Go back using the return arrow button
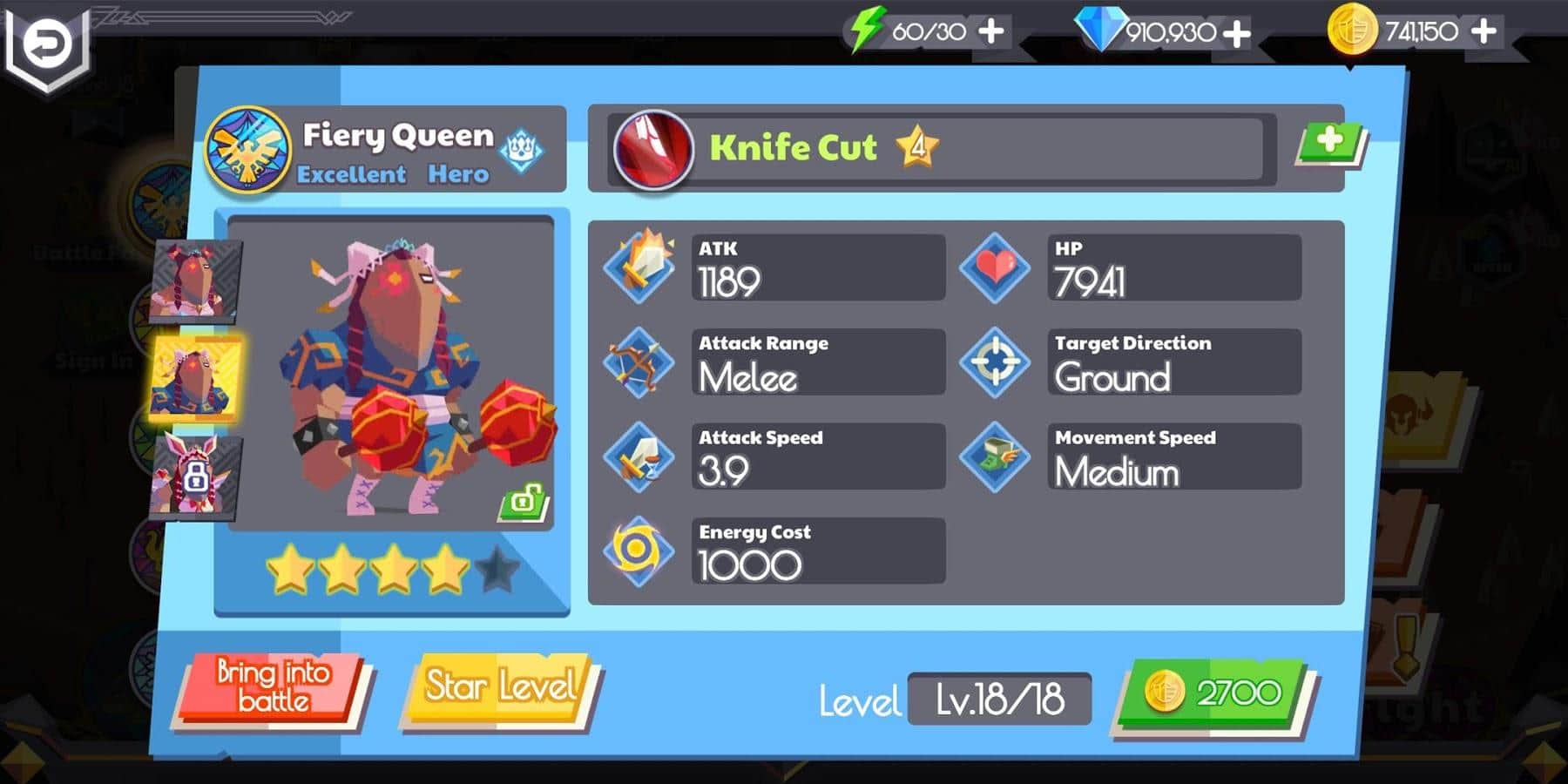The width and height of the screenshot is (1568, 784). point(46,45)
